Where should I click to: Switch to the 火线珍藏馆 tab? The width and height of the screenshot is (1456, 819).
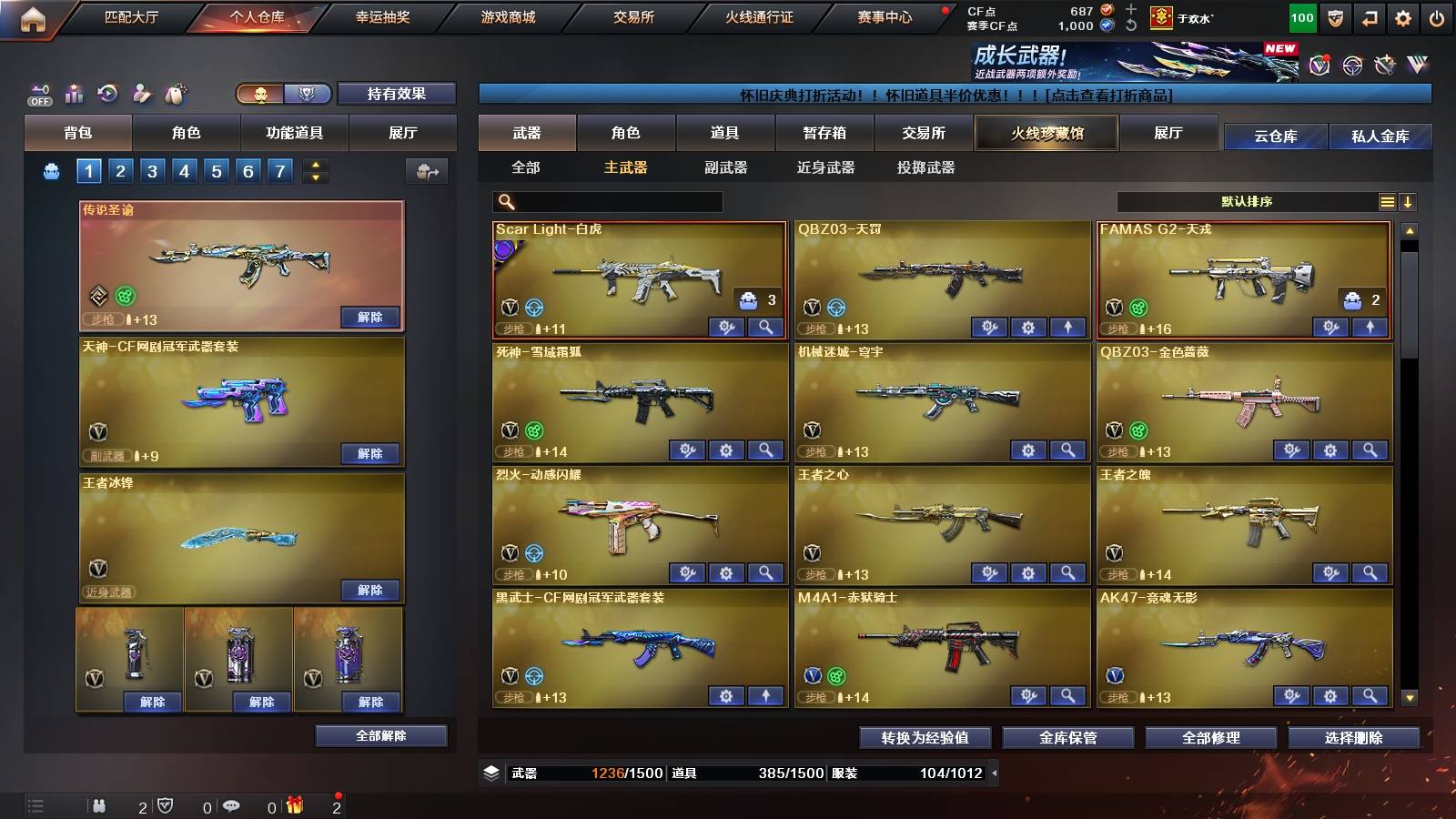(x=1046, y=133)
